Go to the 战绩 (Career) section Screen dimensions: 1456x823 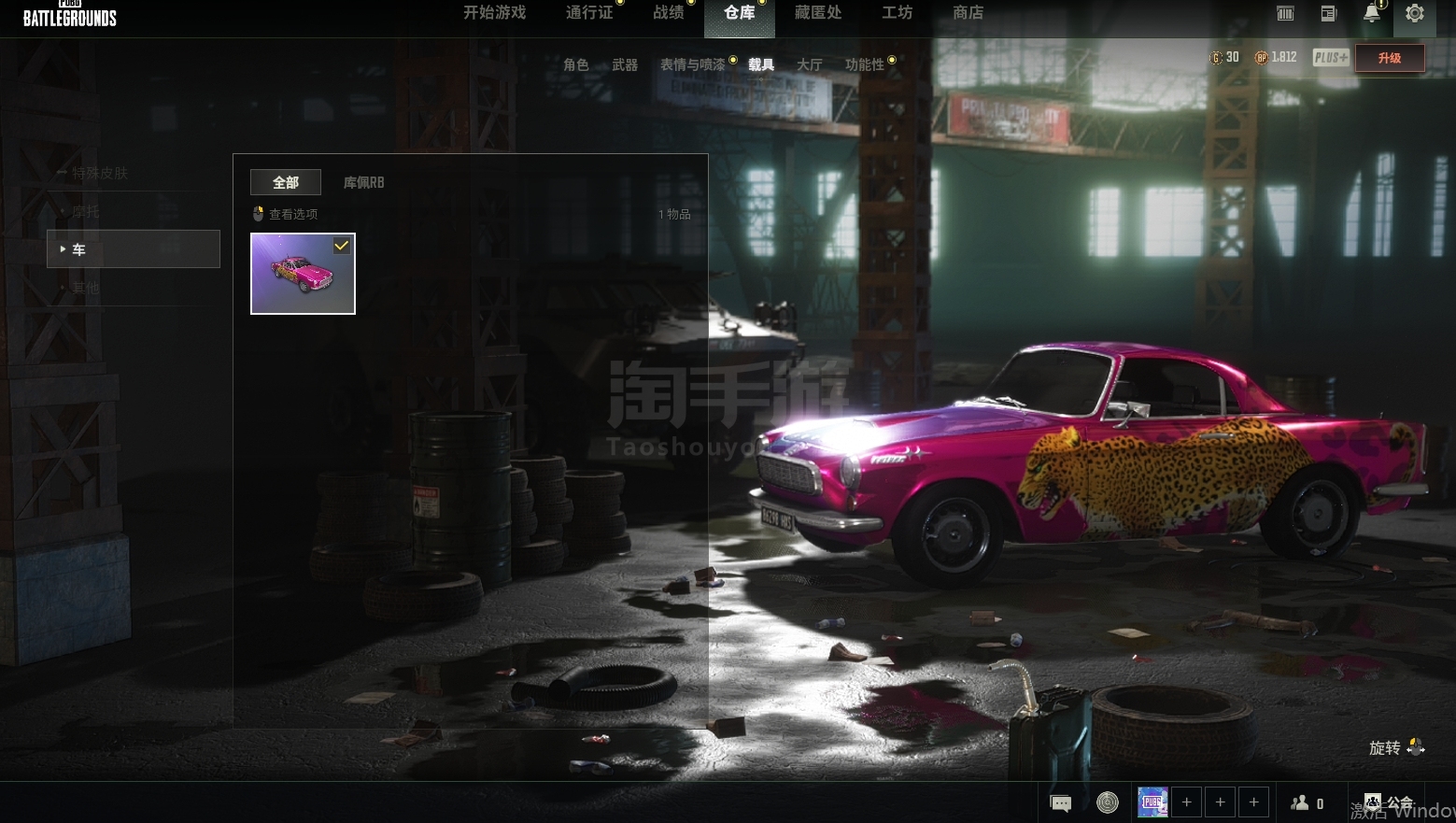[668, 13]
